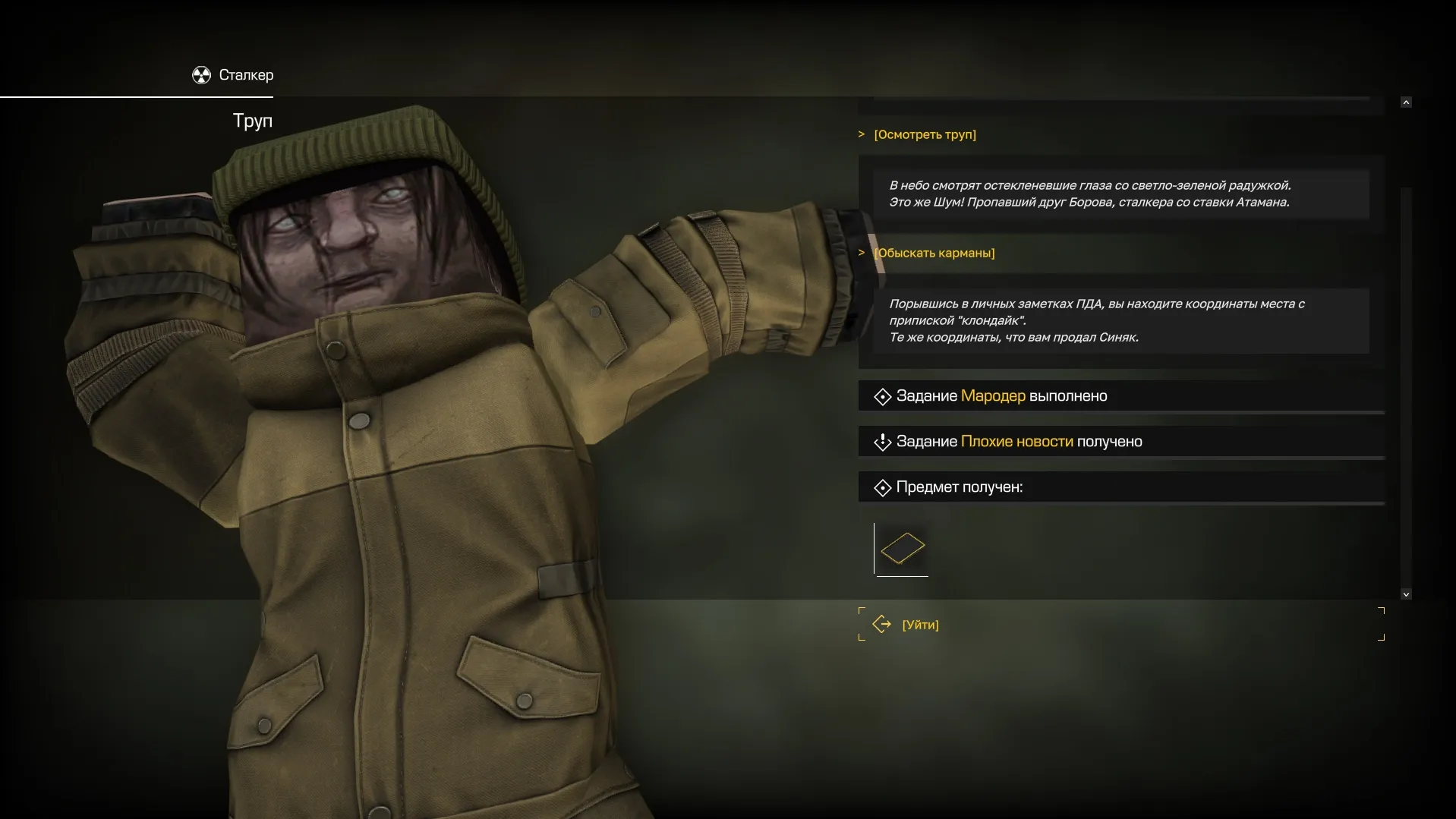Click the dialogue scroll down arrow
The image size is (1456, 819).
pos(1406,594)
